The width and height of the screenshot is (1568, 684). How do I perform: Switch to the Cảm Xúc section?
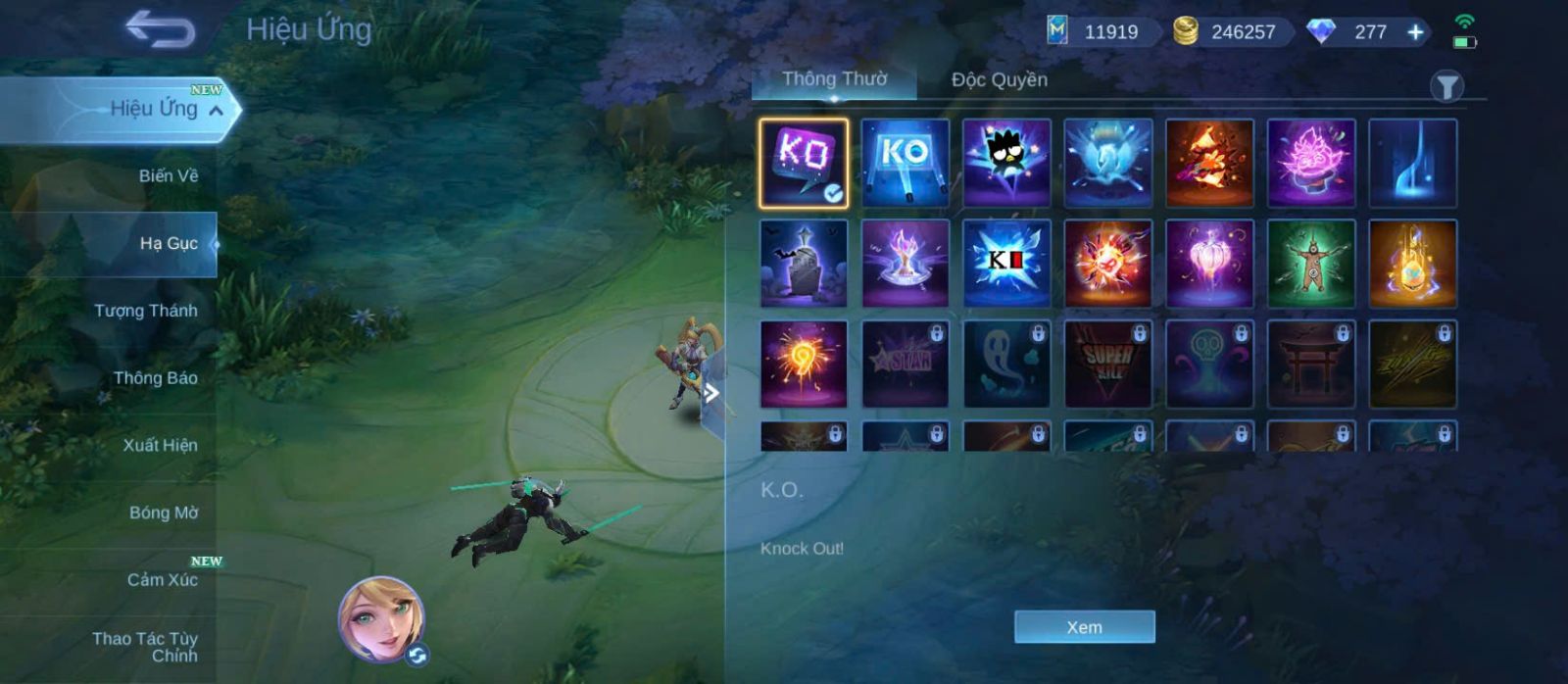tap(162, 580)
